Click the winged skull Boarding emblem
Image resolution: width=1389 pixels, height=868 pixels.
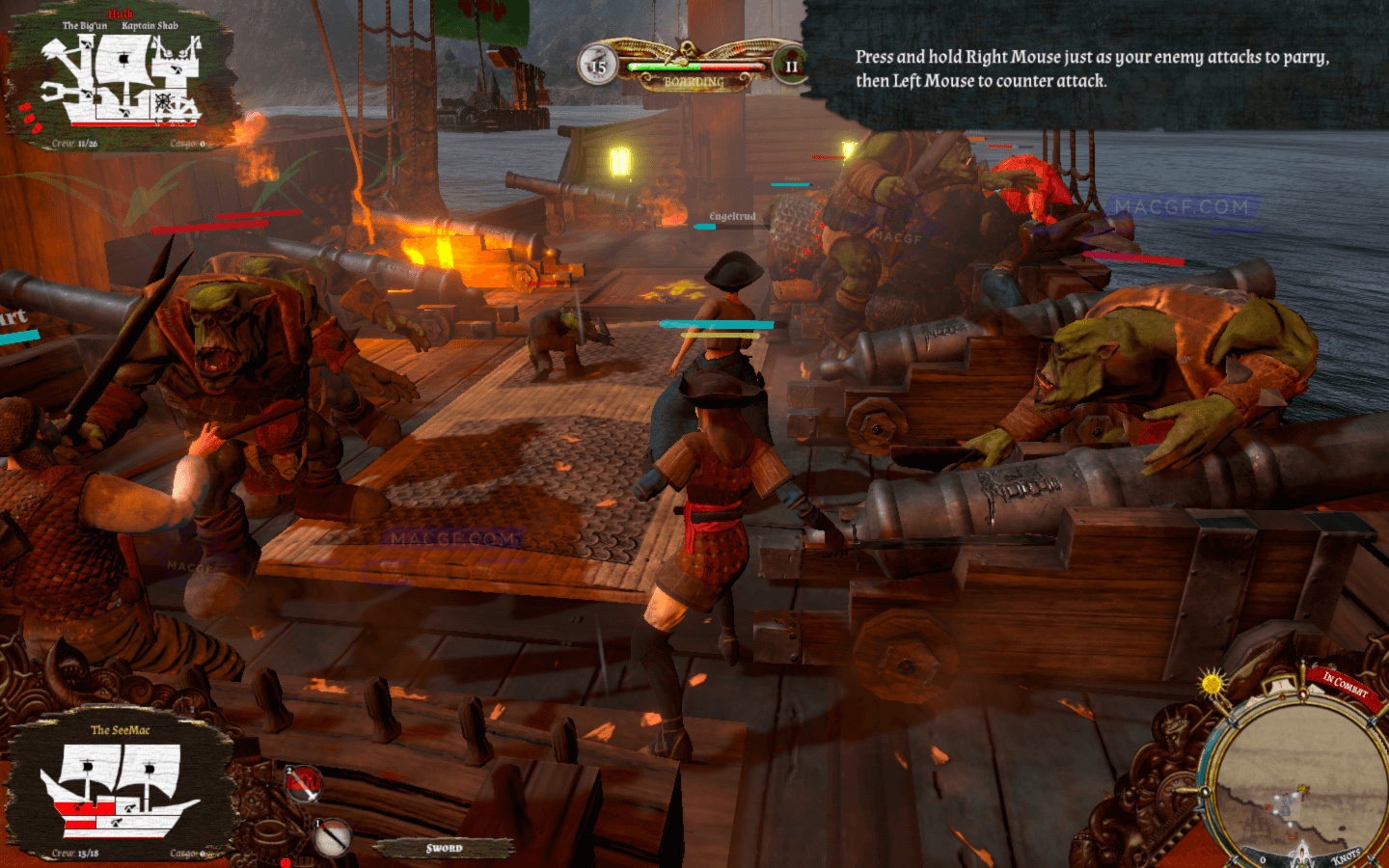(691, 50)
